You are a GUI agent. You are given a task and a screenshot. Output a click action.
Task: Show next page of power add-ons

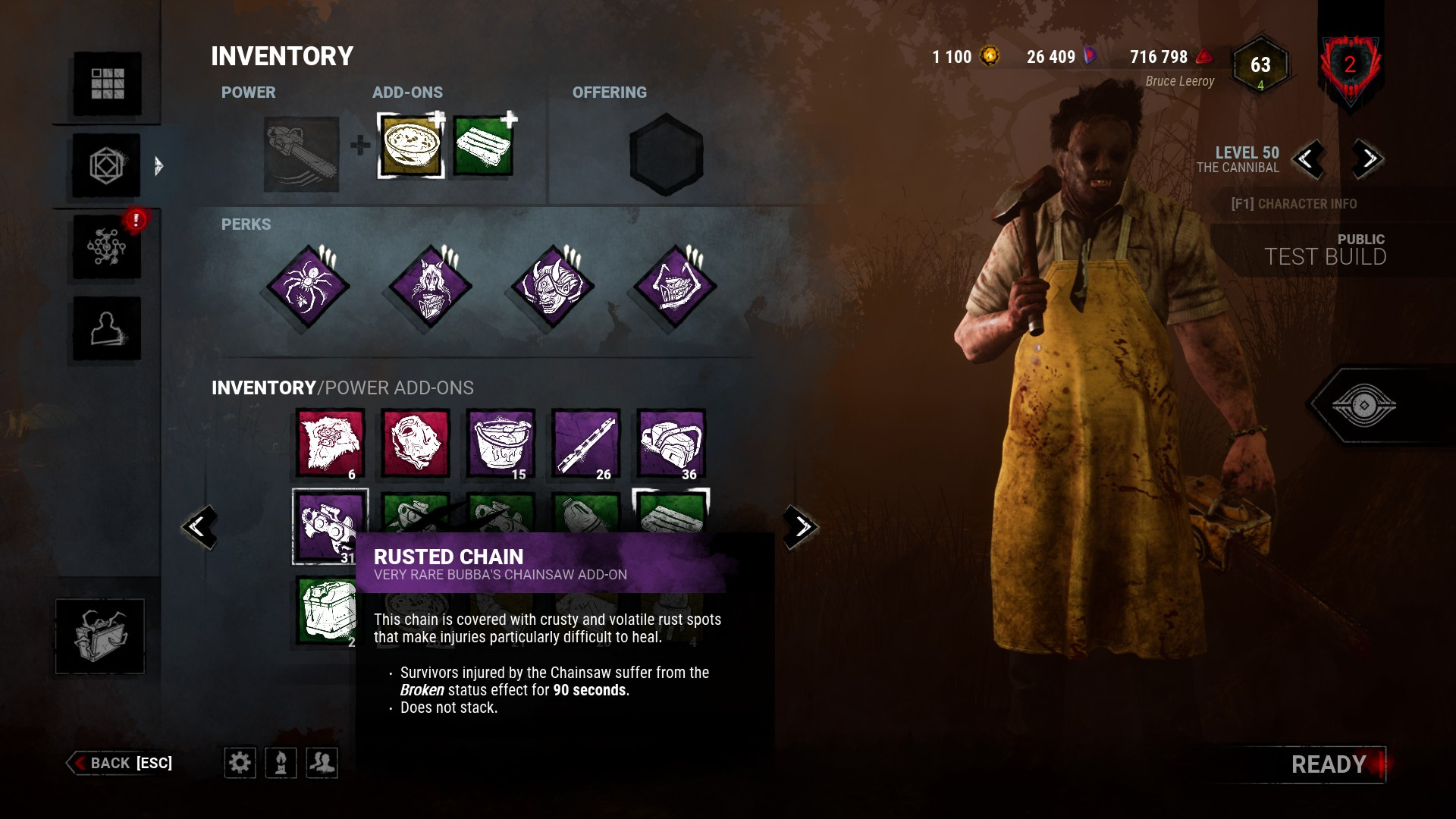pyautogui.click(x=801, y=526)
